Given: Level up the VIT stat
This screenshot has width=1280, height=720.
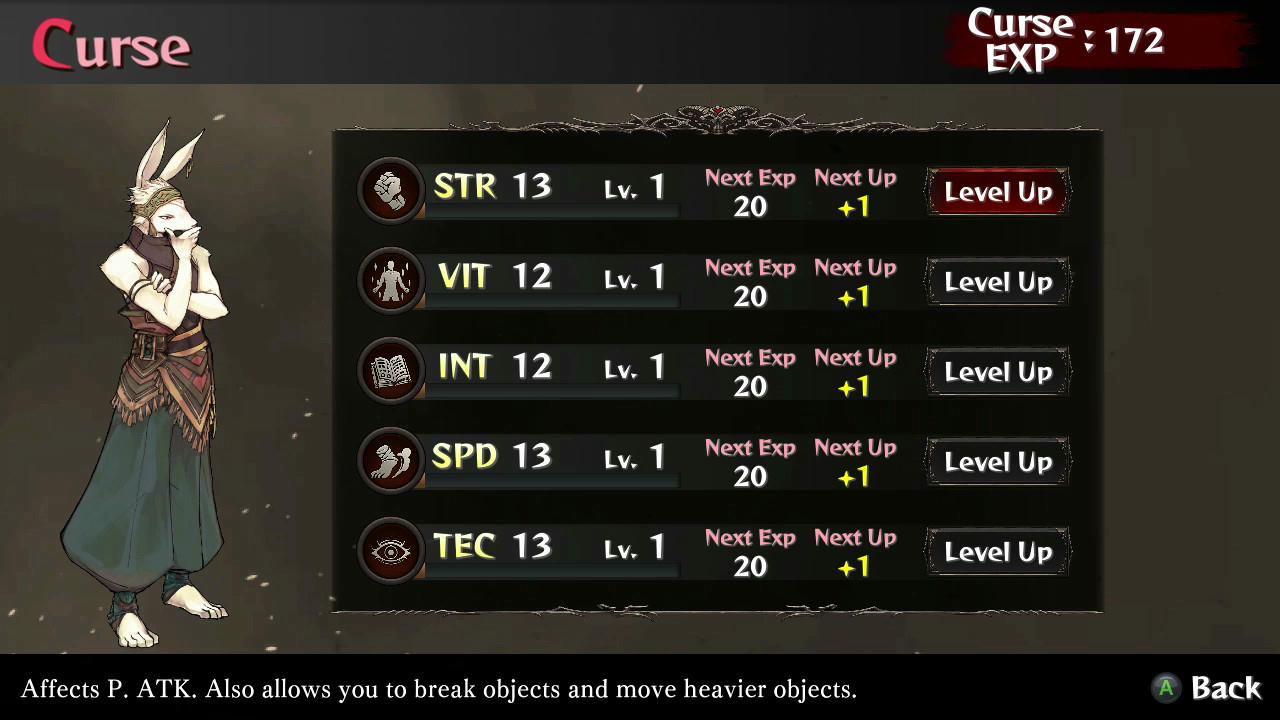Looking at the screenshot, I should (997, 281).
